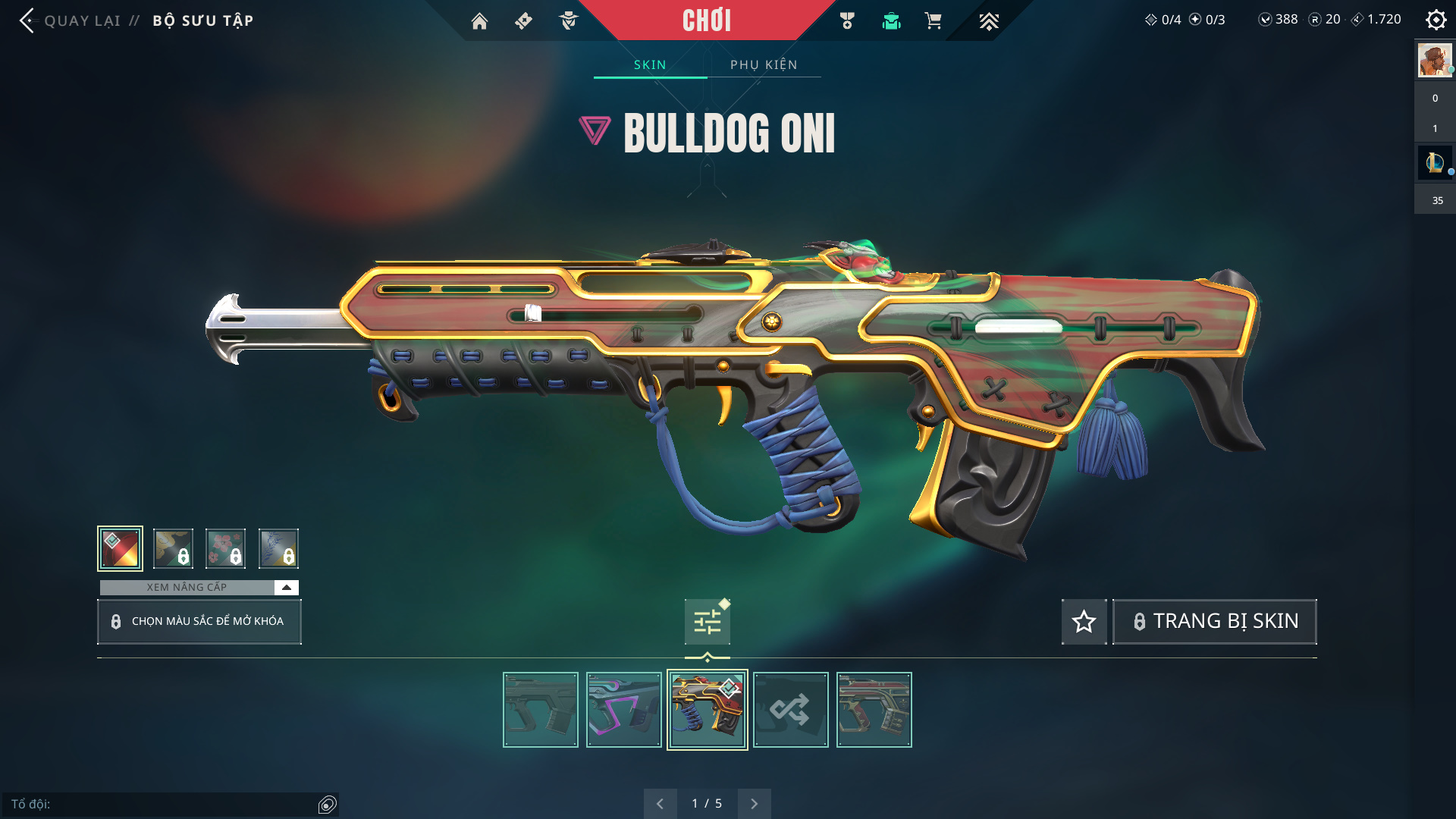
Task: Open the skin filter sliders button
Action: (708, 622)
